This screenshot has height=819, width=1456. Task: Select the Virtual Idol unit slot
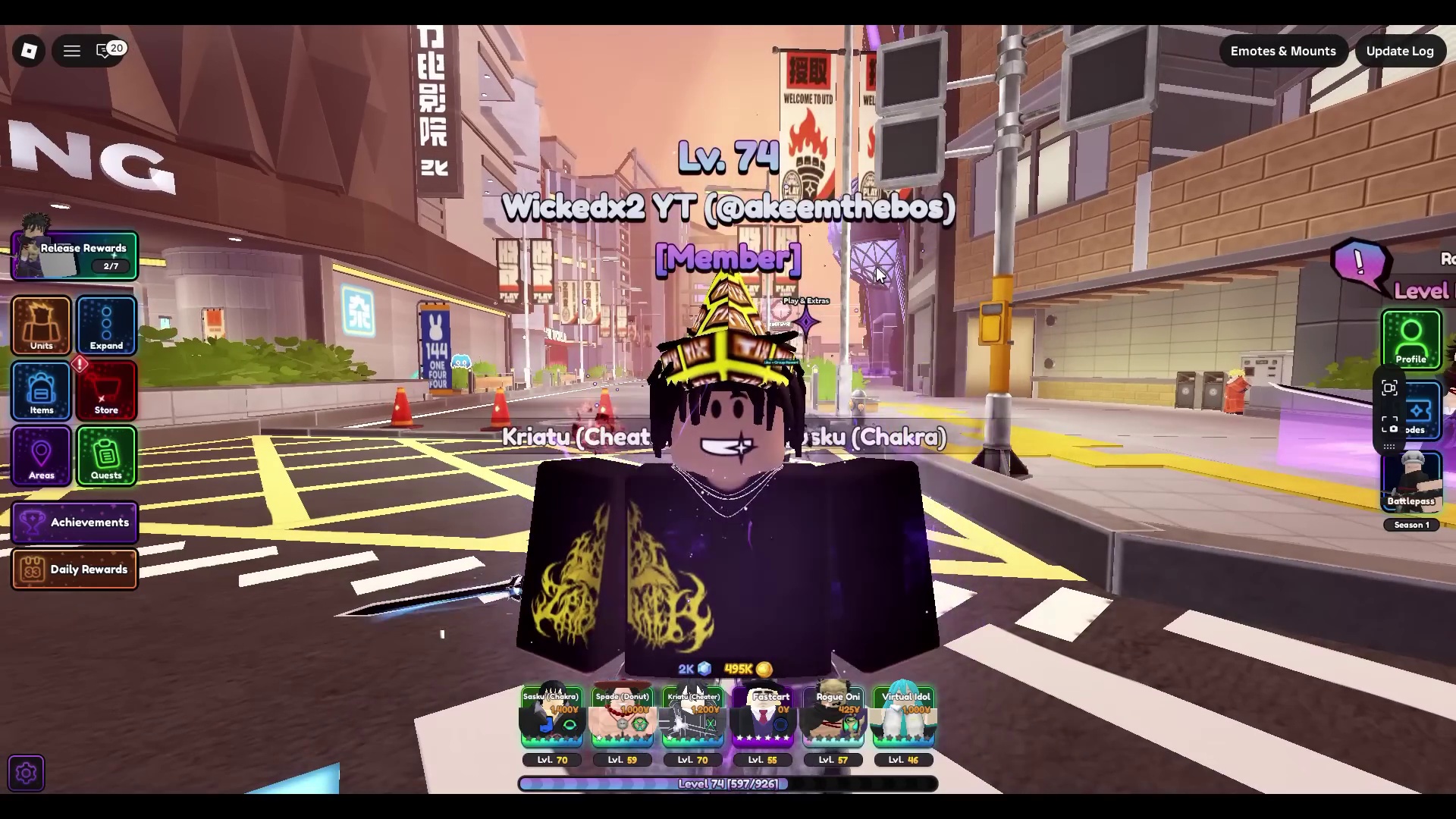(904, 717)
